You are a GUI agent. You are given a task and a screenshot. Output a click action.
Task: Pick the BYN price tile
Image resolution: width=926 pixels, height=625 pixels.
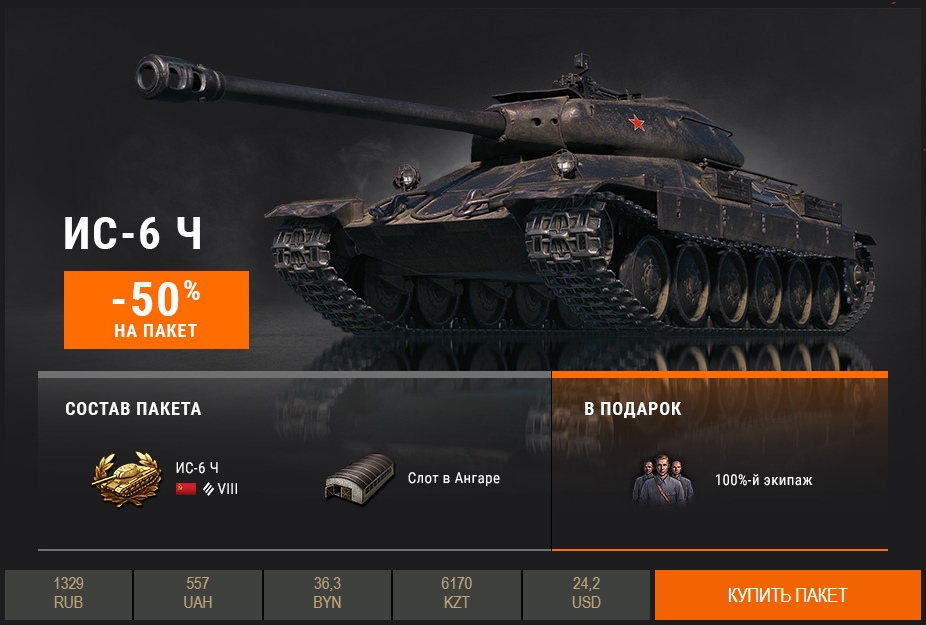click(327, 594)
